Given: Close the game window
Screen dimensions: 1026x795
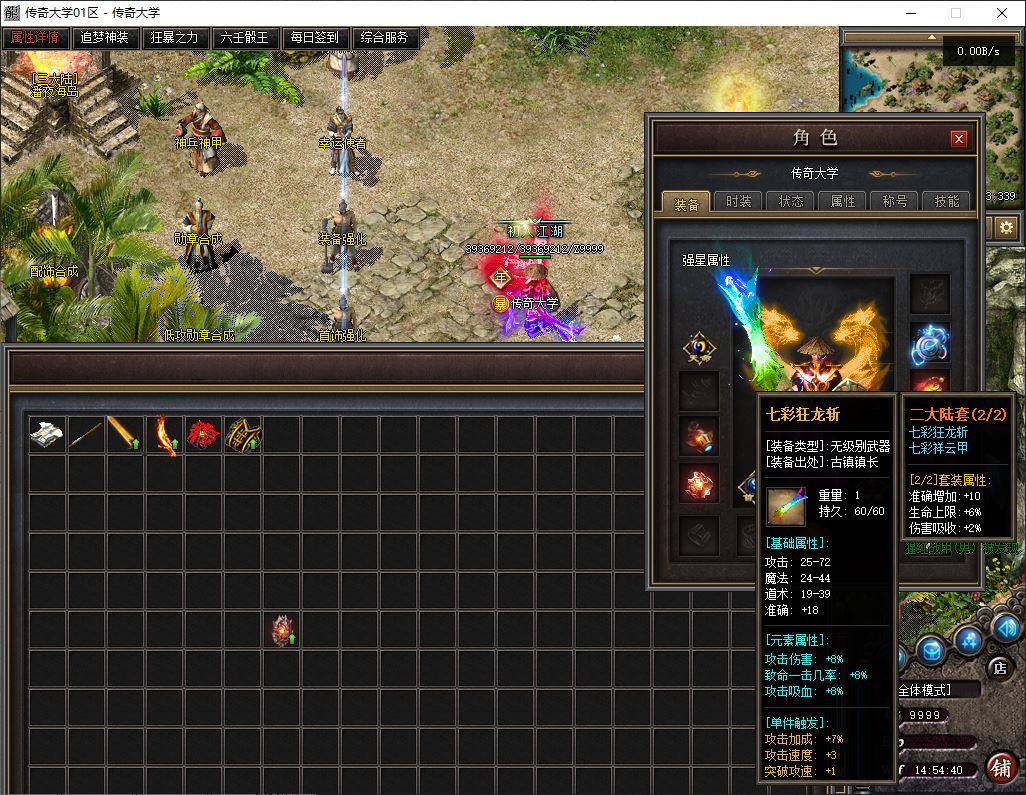Looking at the screenshot, I should [1002, 13].
